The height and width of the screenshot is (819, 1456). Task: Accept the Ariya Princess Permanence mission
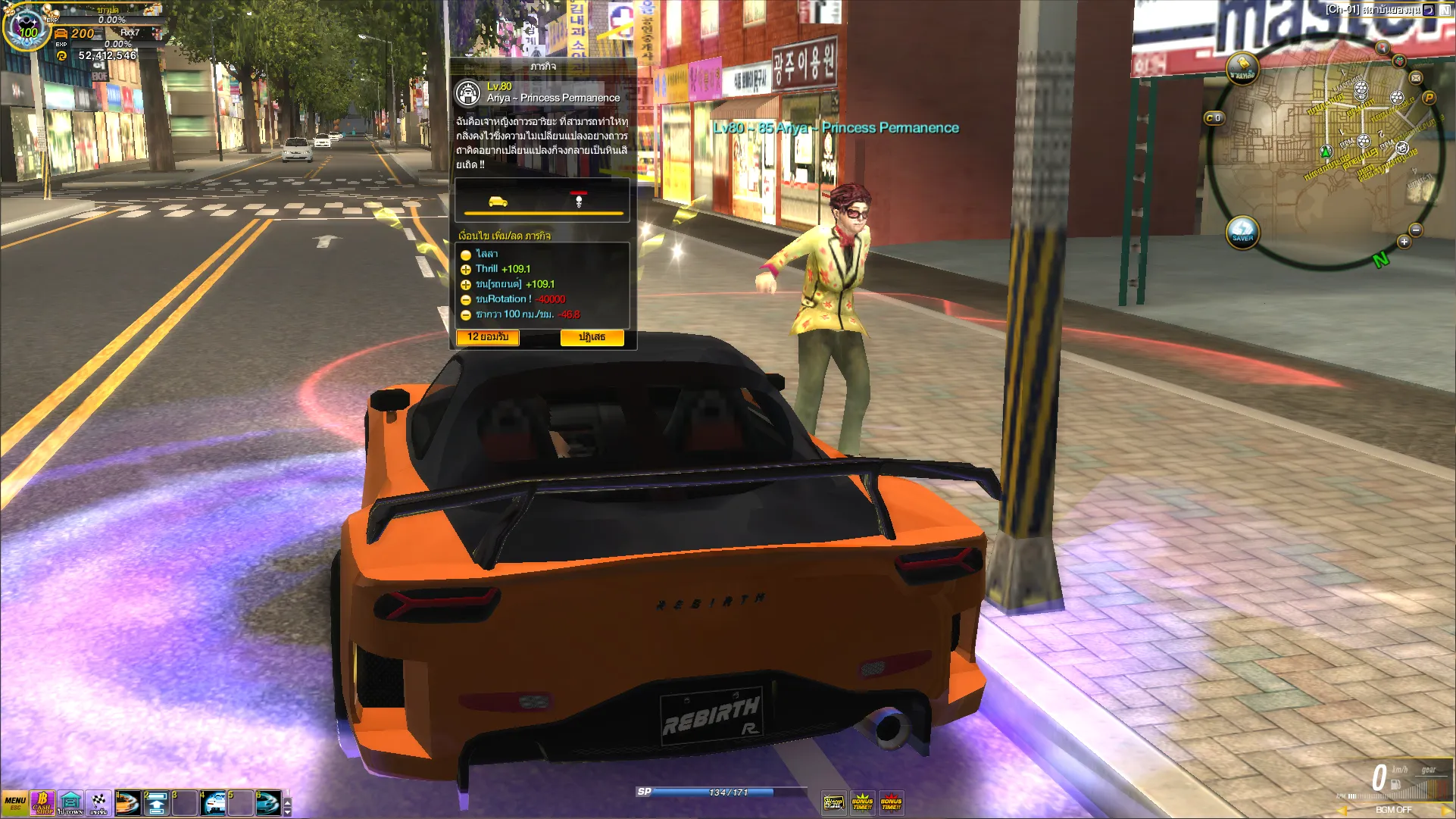click(488, 337)
